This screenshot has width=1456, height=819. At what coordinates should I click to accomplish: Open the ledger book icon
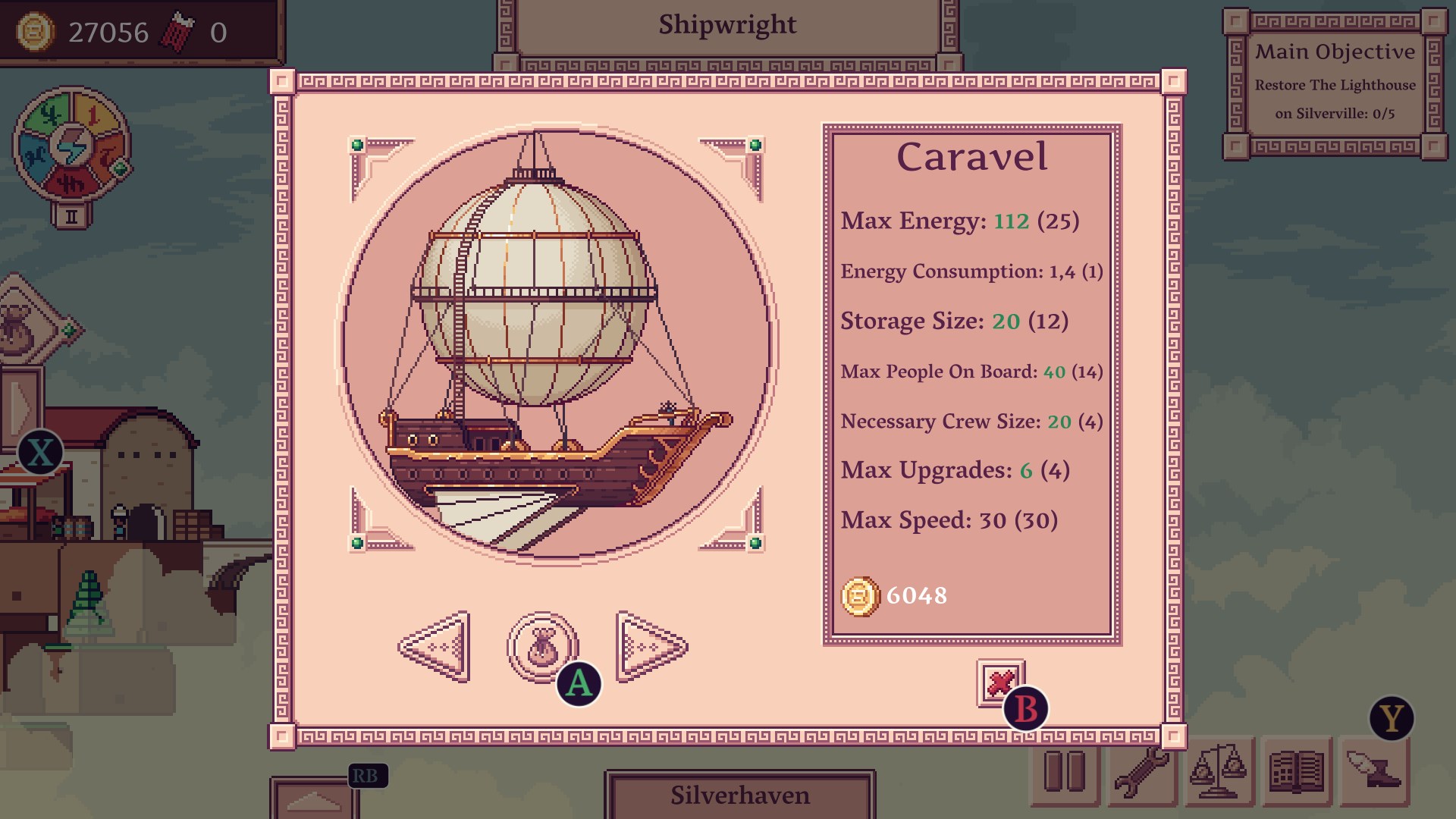pos(1296,772)
